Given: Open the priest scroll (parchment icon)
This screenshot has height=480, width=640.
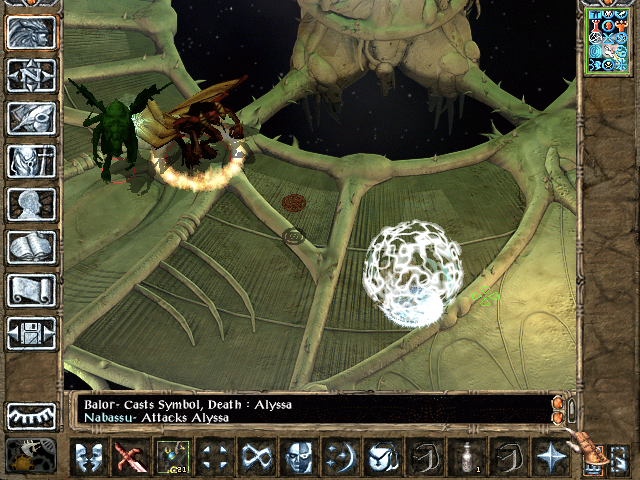Looking at the screenshot, I should 31,290.
